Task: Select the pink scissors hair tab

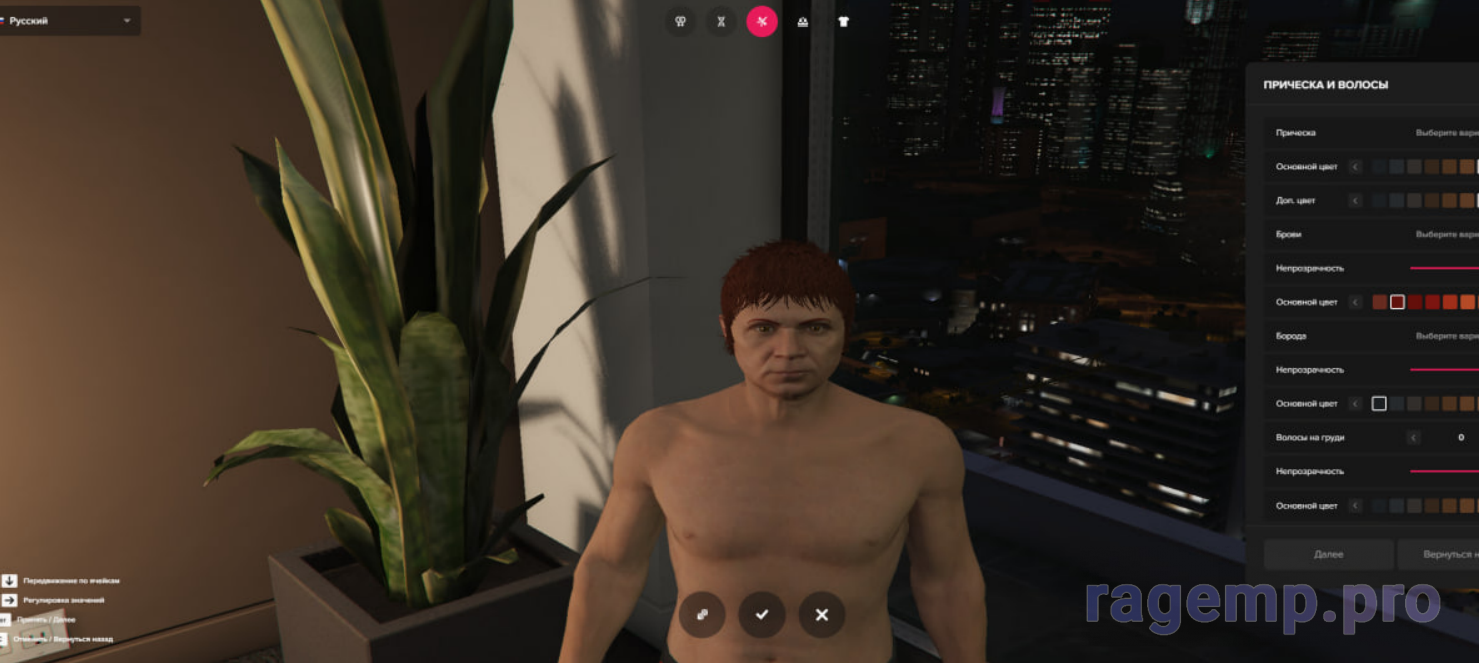Action: pyautogui.click(x=762, y=21)
